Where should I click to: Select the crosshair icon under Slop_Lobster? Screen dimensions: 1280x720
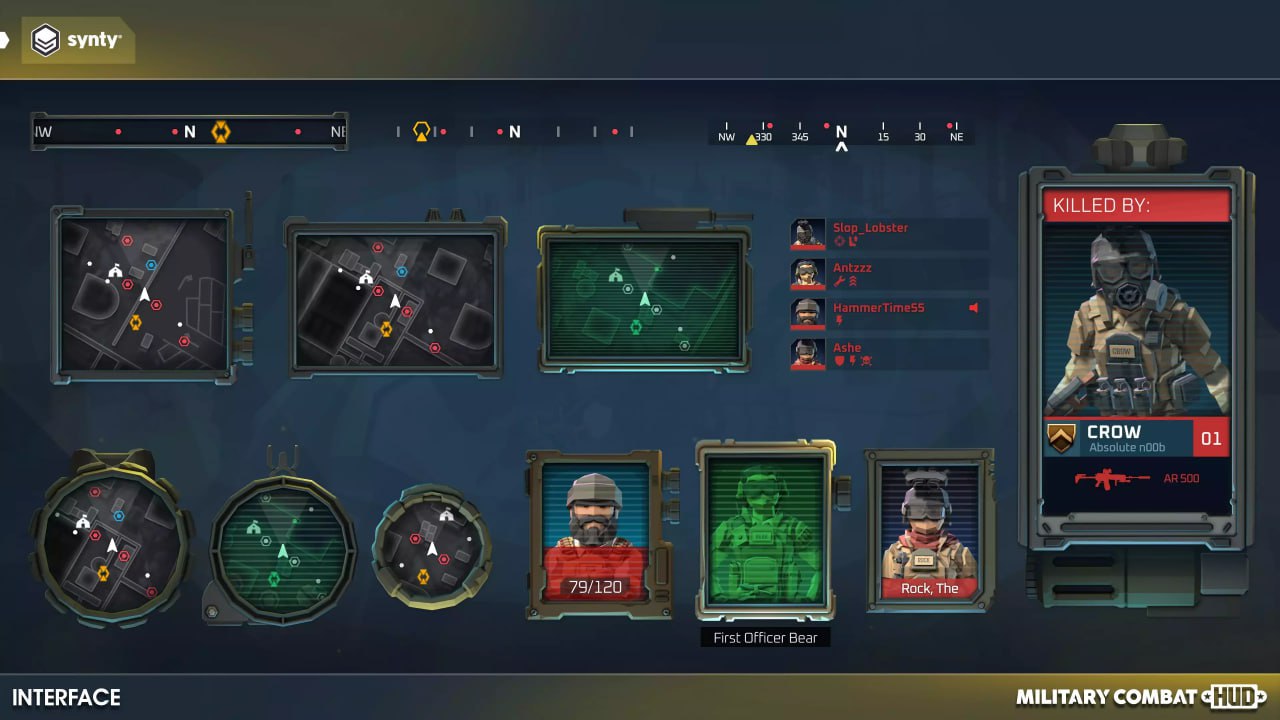(838, 241)
